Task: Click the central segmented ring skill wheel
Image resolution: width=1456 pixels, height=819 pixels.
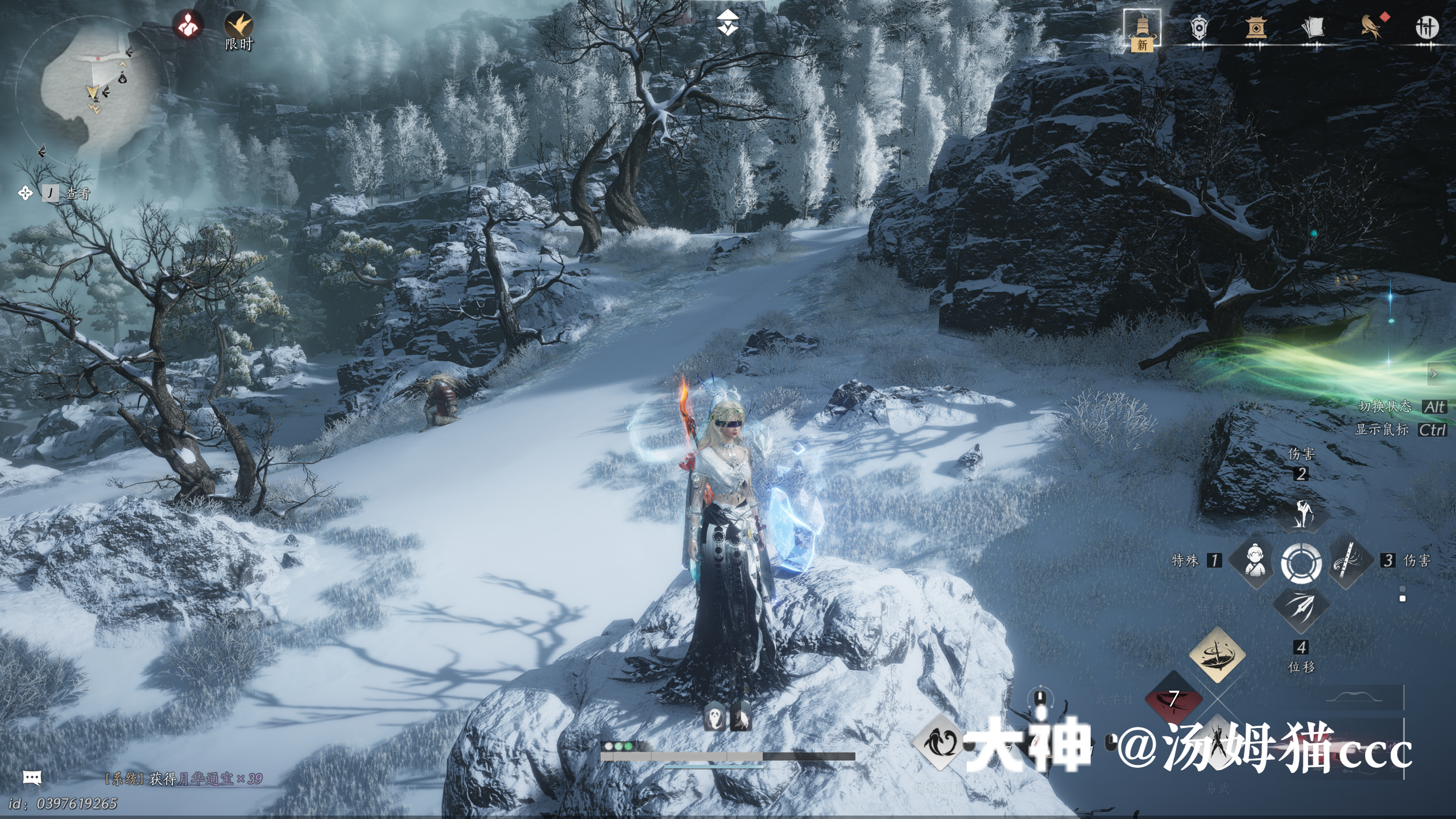Action: click(1301, 562)
